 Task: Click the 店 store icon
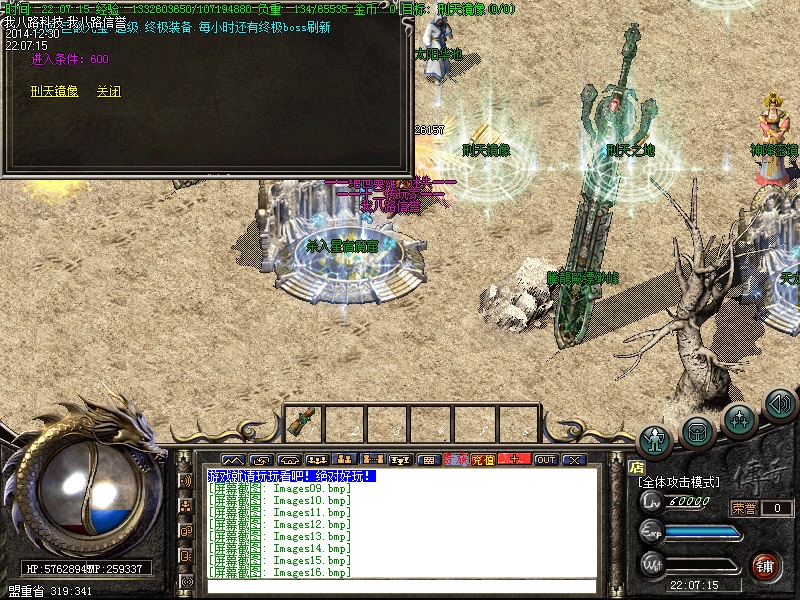(636, 466)
